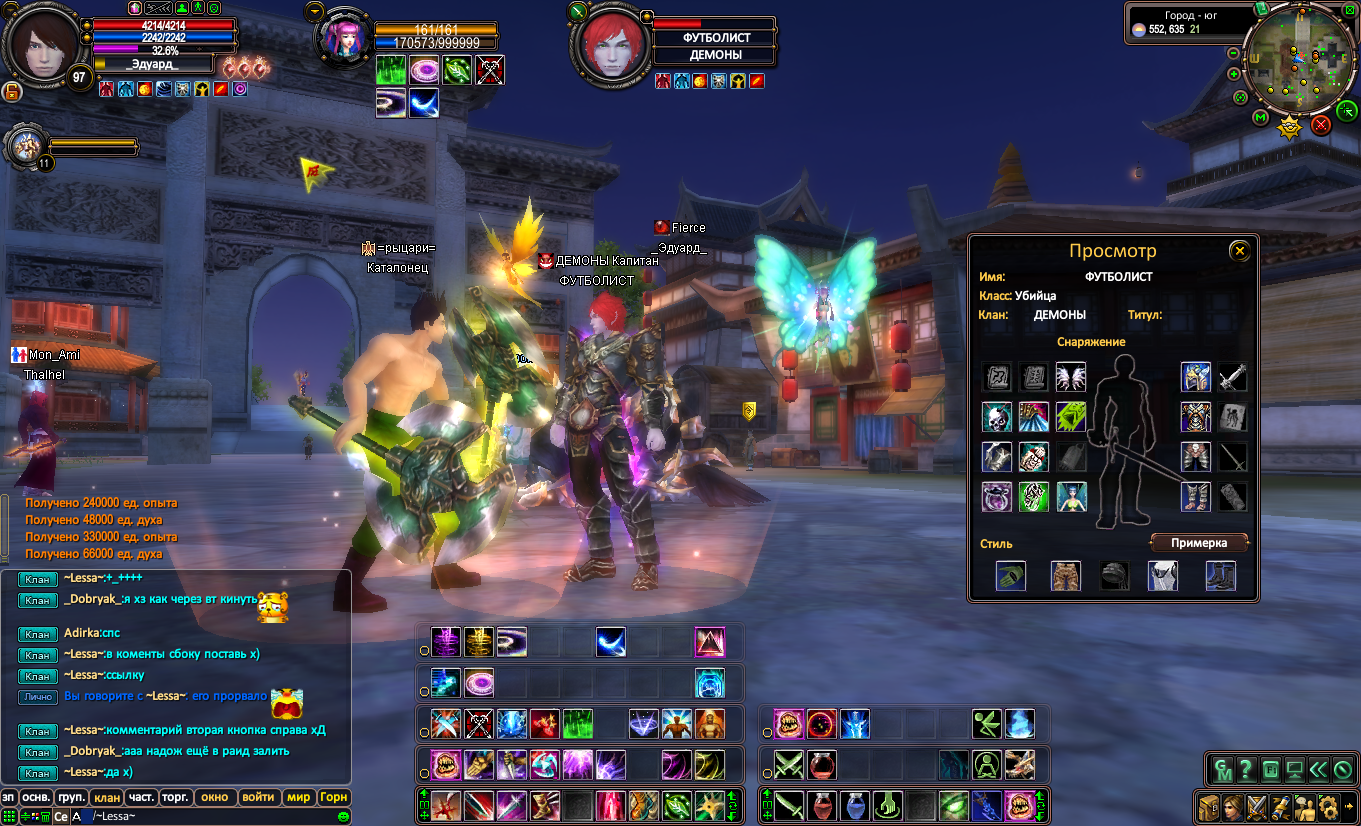1361x826 pixels.
Task: Select the green glove style item
Action: (x=1011, y=576)
